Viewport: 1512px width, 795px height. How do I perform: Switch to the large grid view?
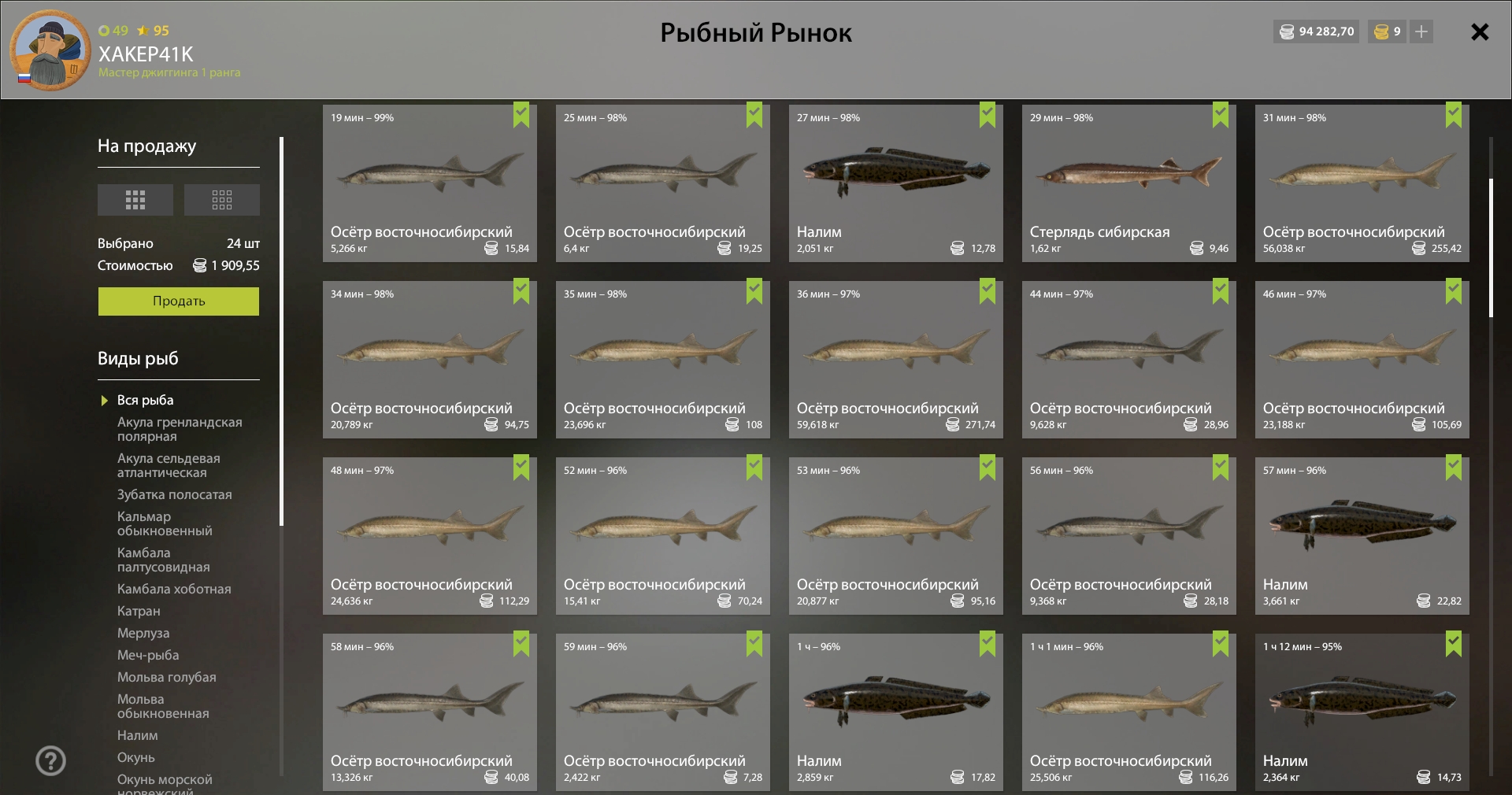point(135,200)
